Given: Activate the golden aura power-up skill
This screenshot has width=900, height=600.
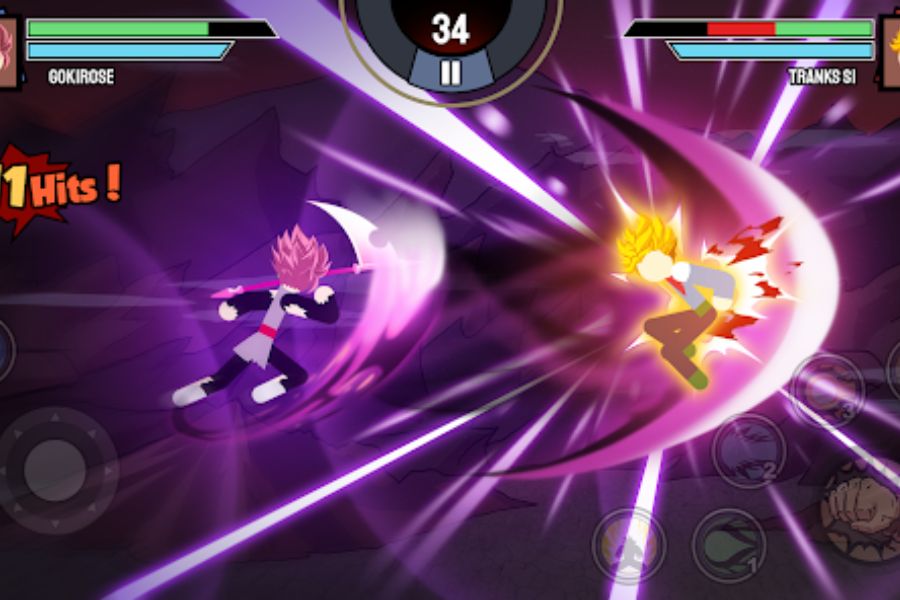Looking at the screenshot, I should 628,545.
